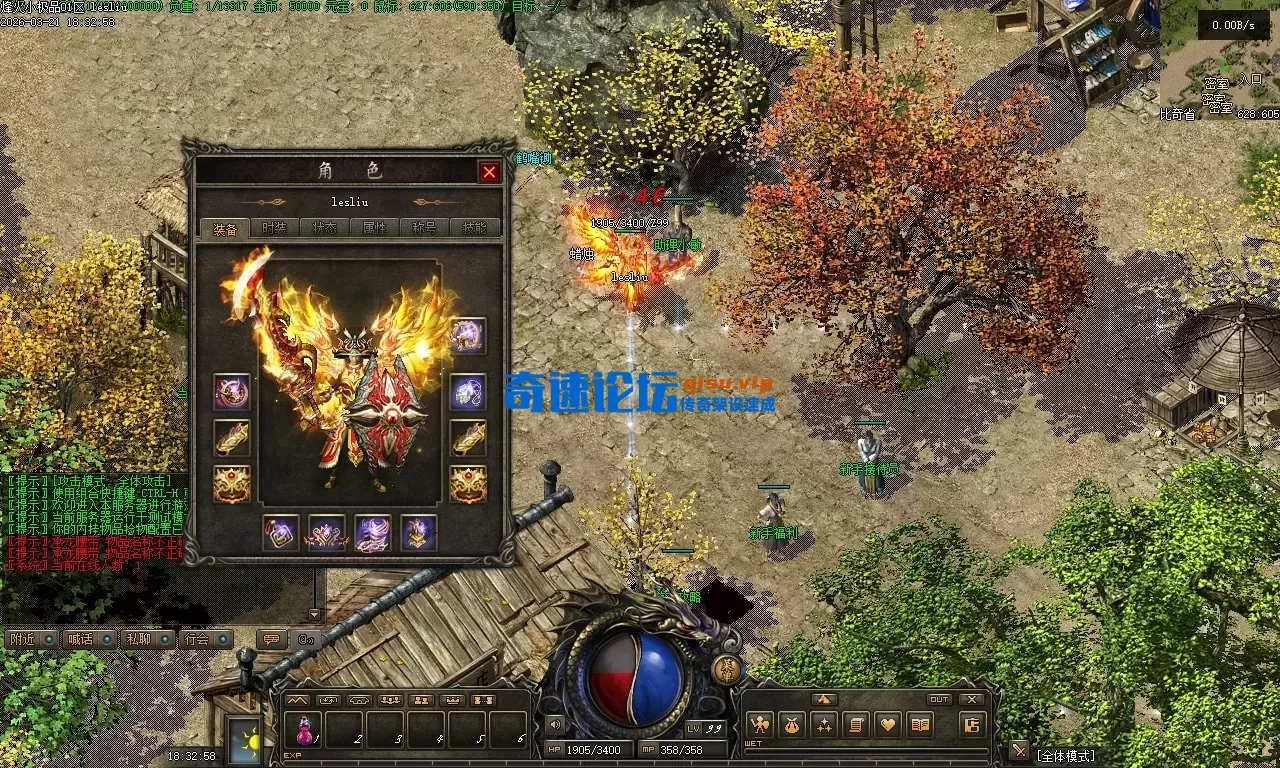Open the shop (店) button
The height and width of the screenshot is (768, 1280).
[971, 725]
